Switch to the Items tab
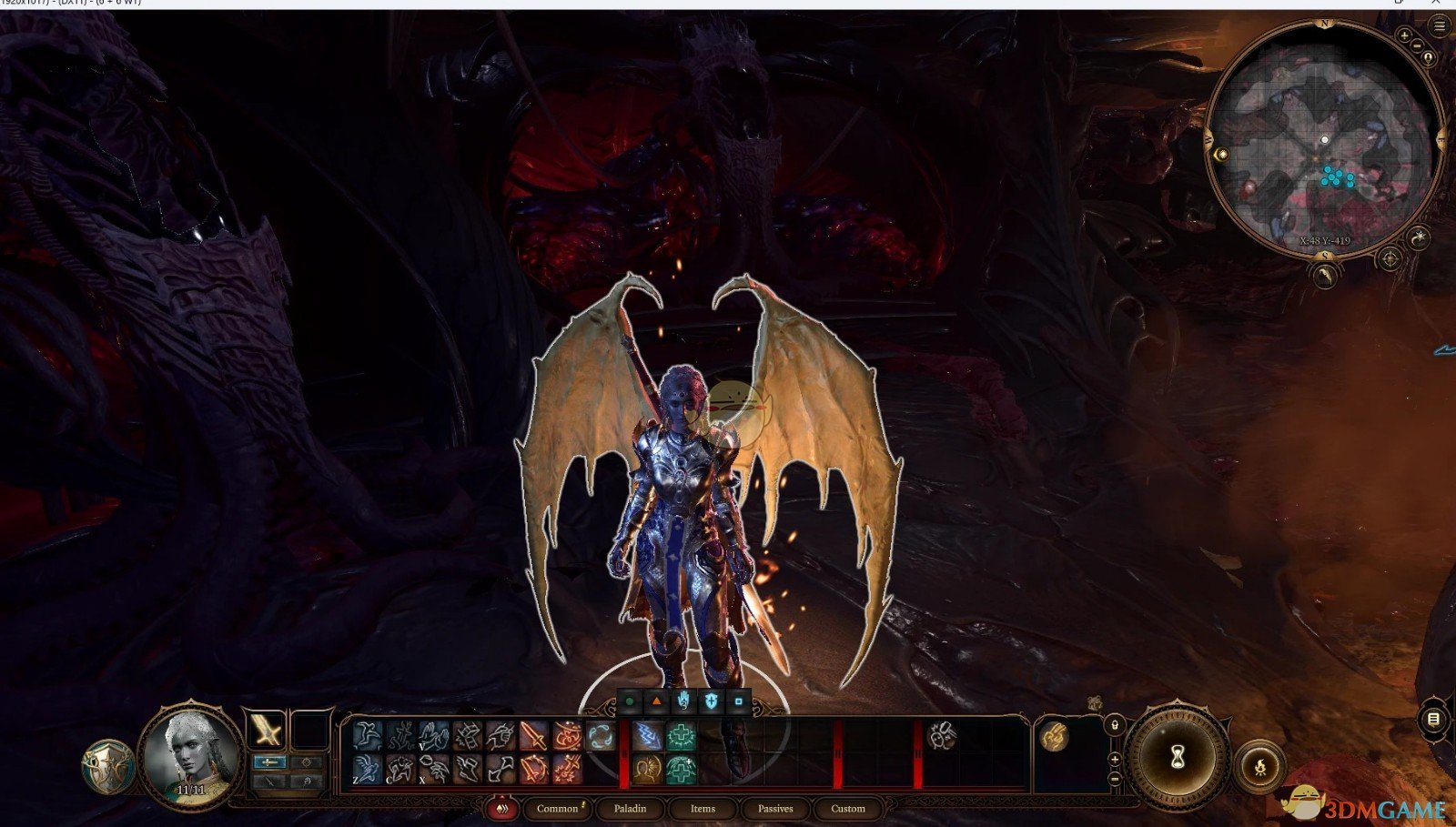Screen dimensions: 1456x827 [x=703, y=808]
